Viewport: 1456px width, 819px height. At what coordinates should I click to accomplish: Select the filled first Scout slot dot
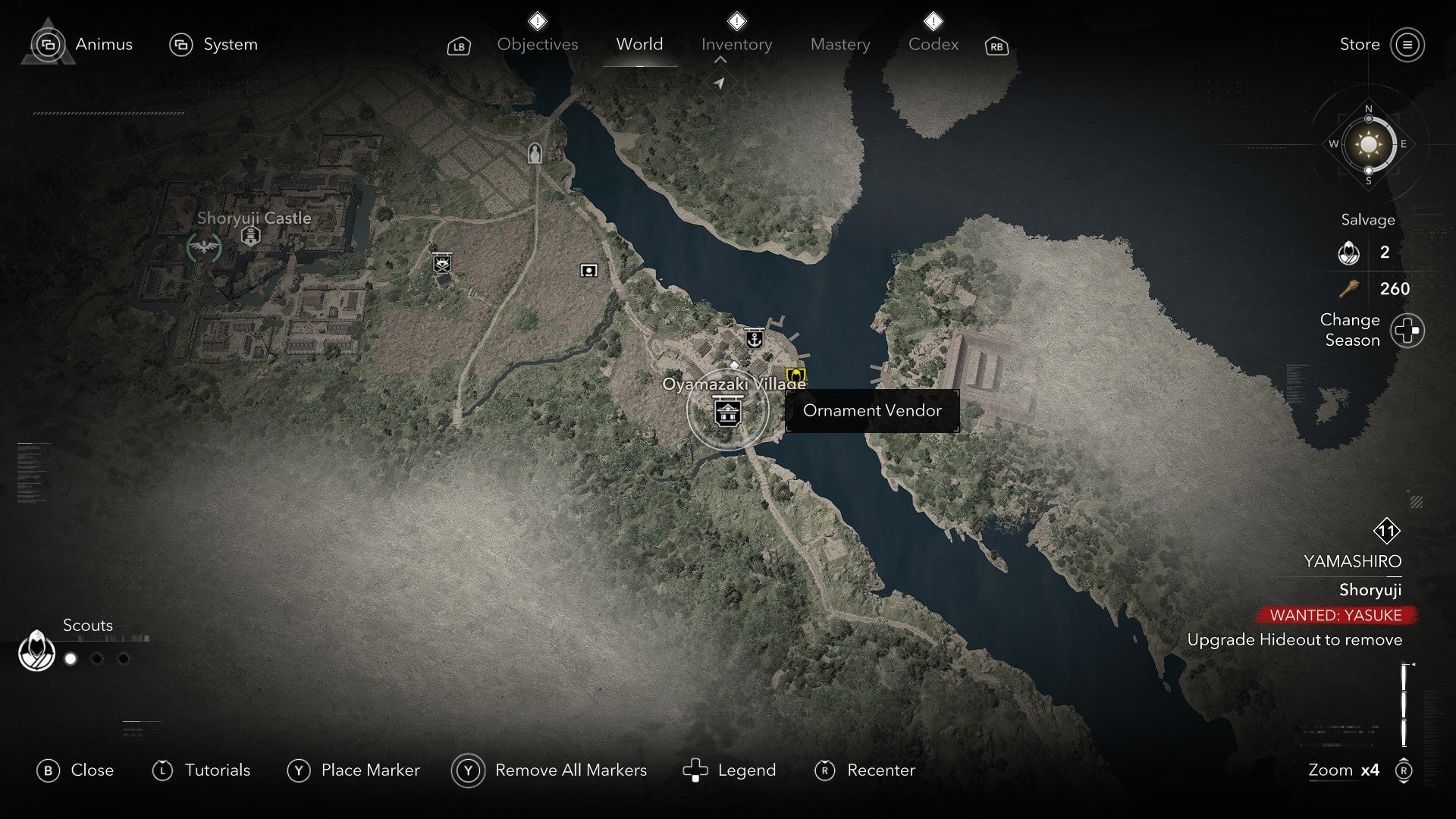pyautogui.click(x=71, y=659)
